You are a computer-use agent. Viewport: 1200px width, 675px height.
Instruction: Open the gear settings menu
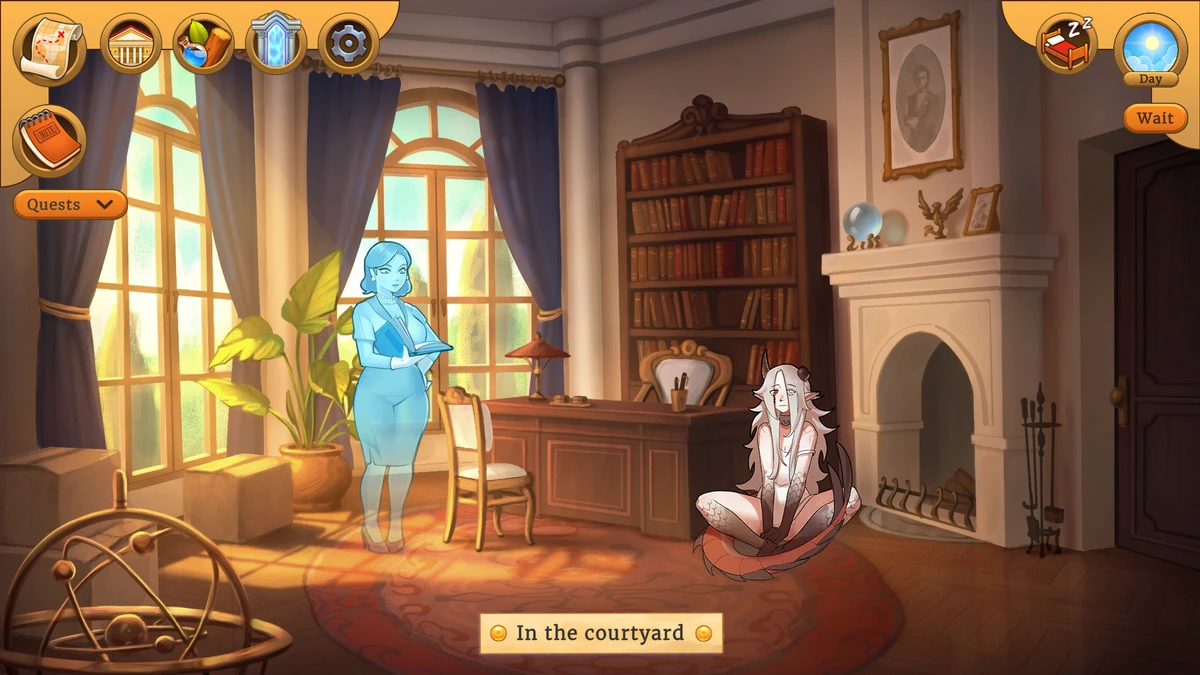348,45
